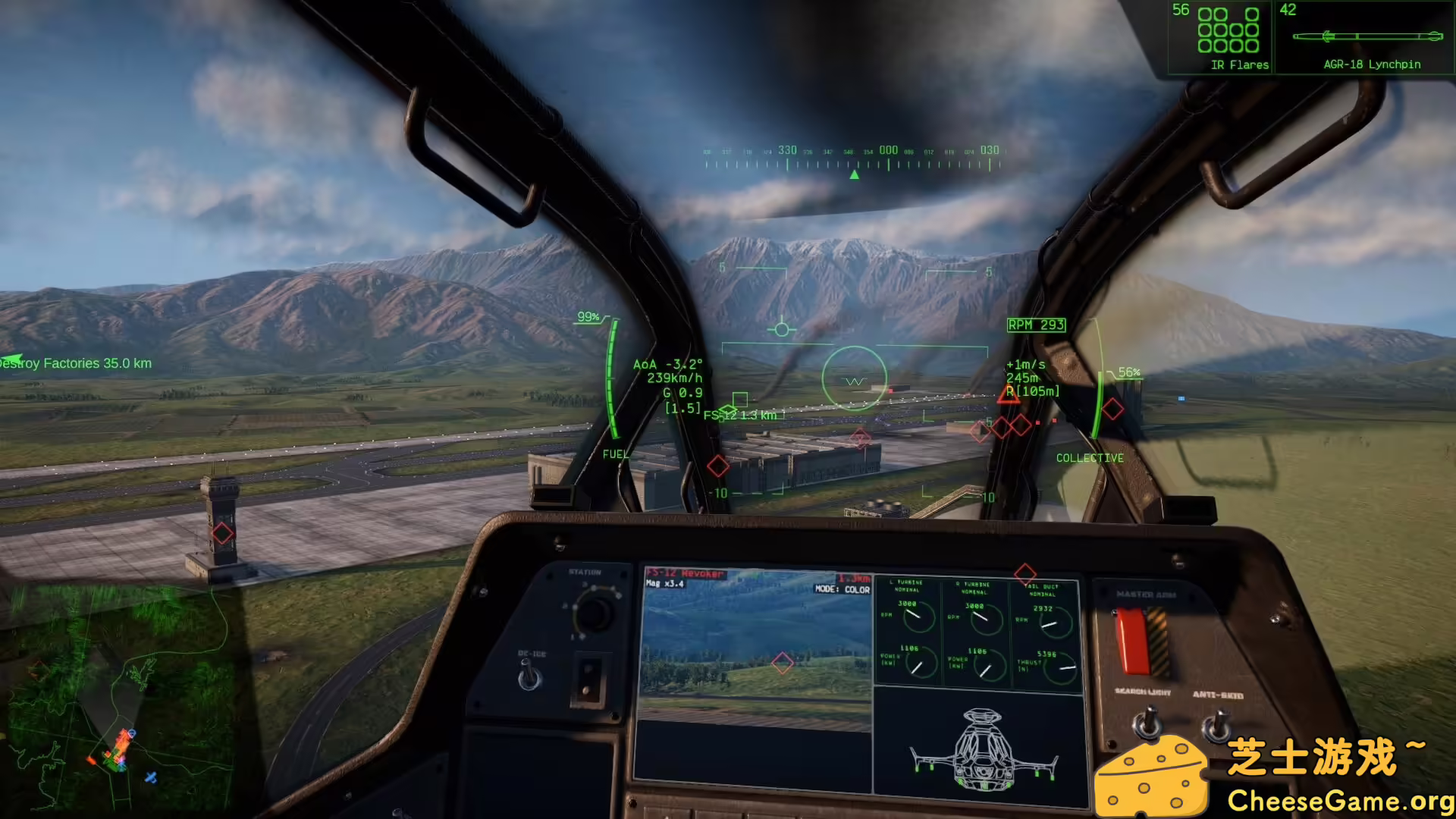Select the IR Flares countermeasure panel
The height and width of the screenshot is (819, 1456).
(1221, 38)
